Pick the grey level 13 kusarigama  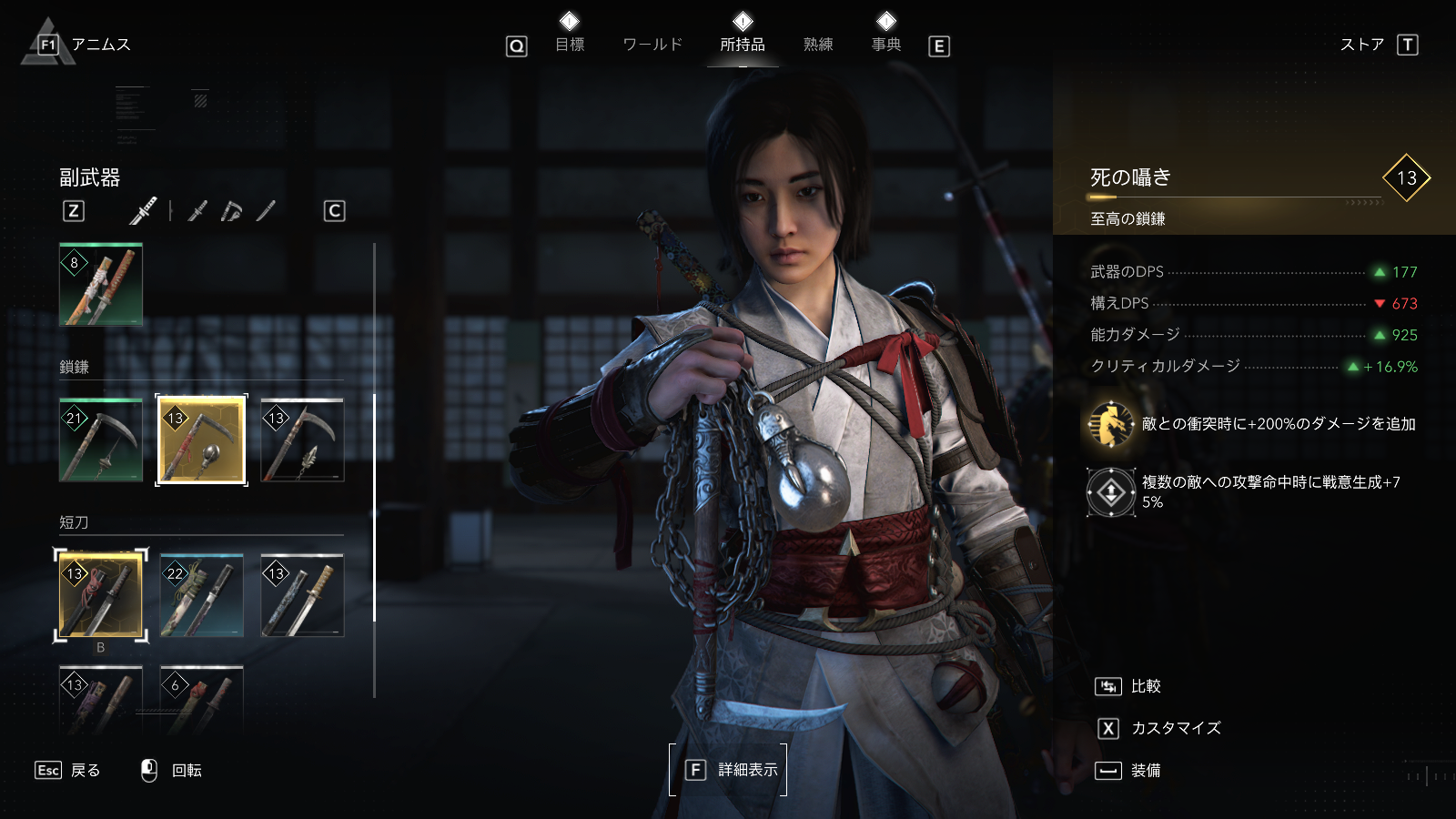click(302, 440)
